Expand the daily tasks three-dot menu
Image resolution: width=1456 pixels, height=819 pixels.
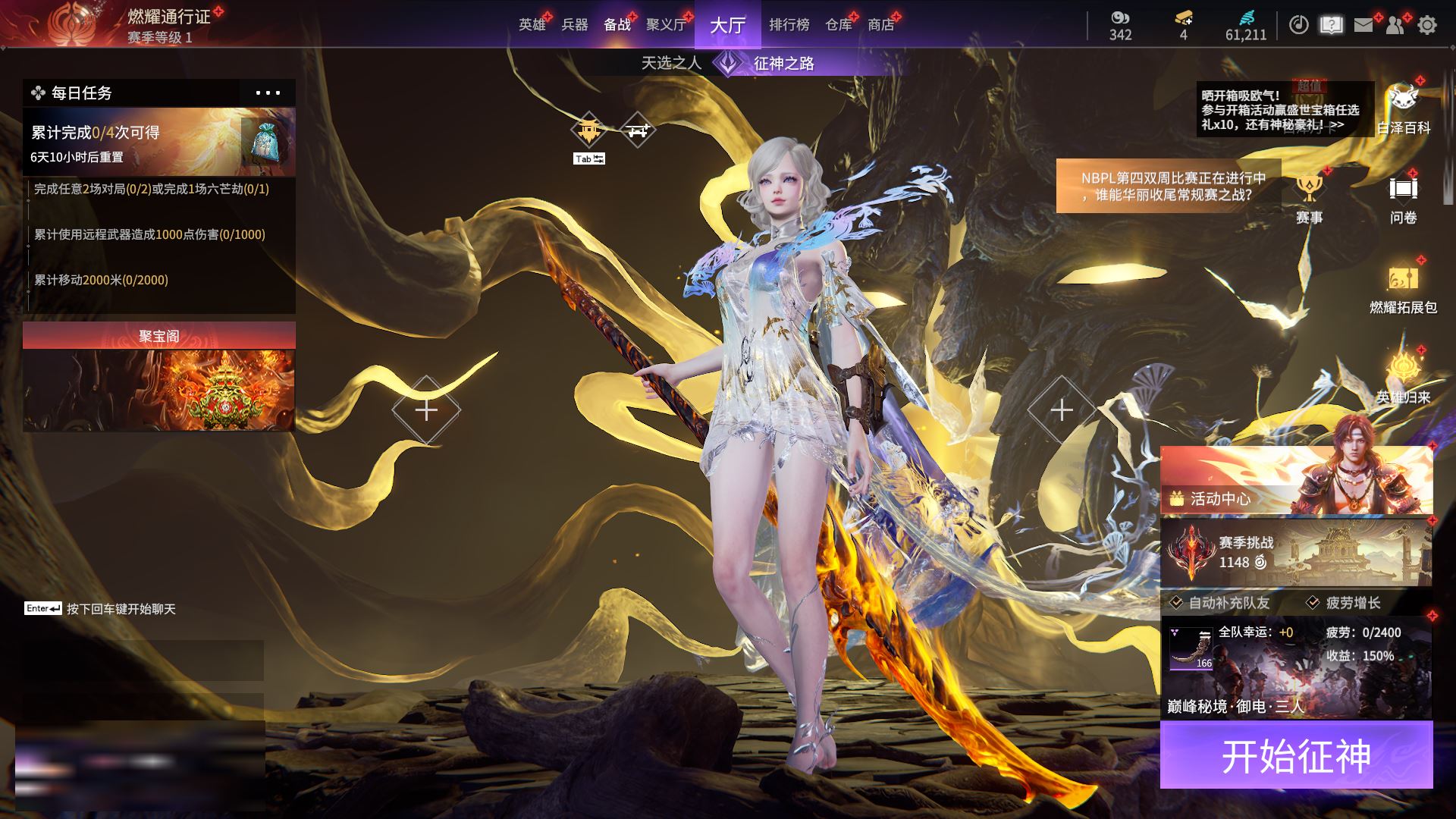click(x=268, y=93)
